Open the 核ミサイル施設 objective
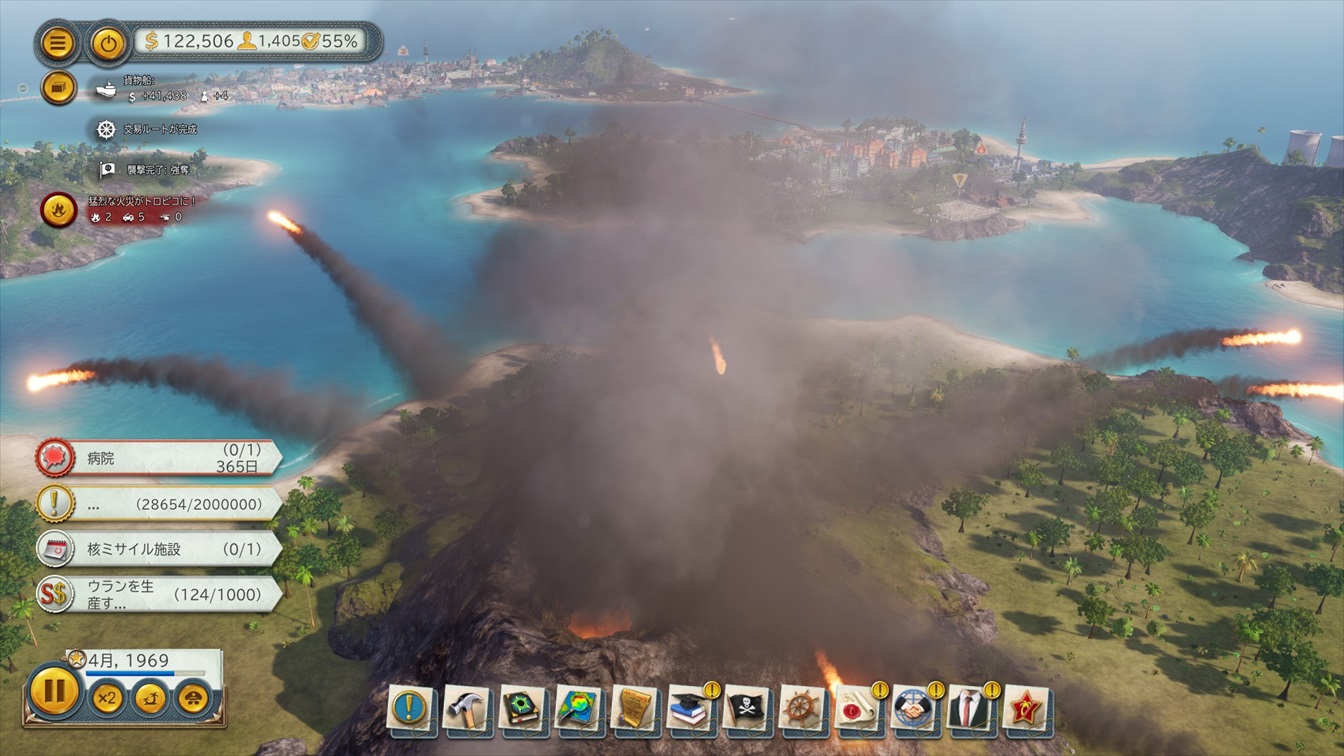This screenshot has width=1344, height=756. [x=160, y=549]
